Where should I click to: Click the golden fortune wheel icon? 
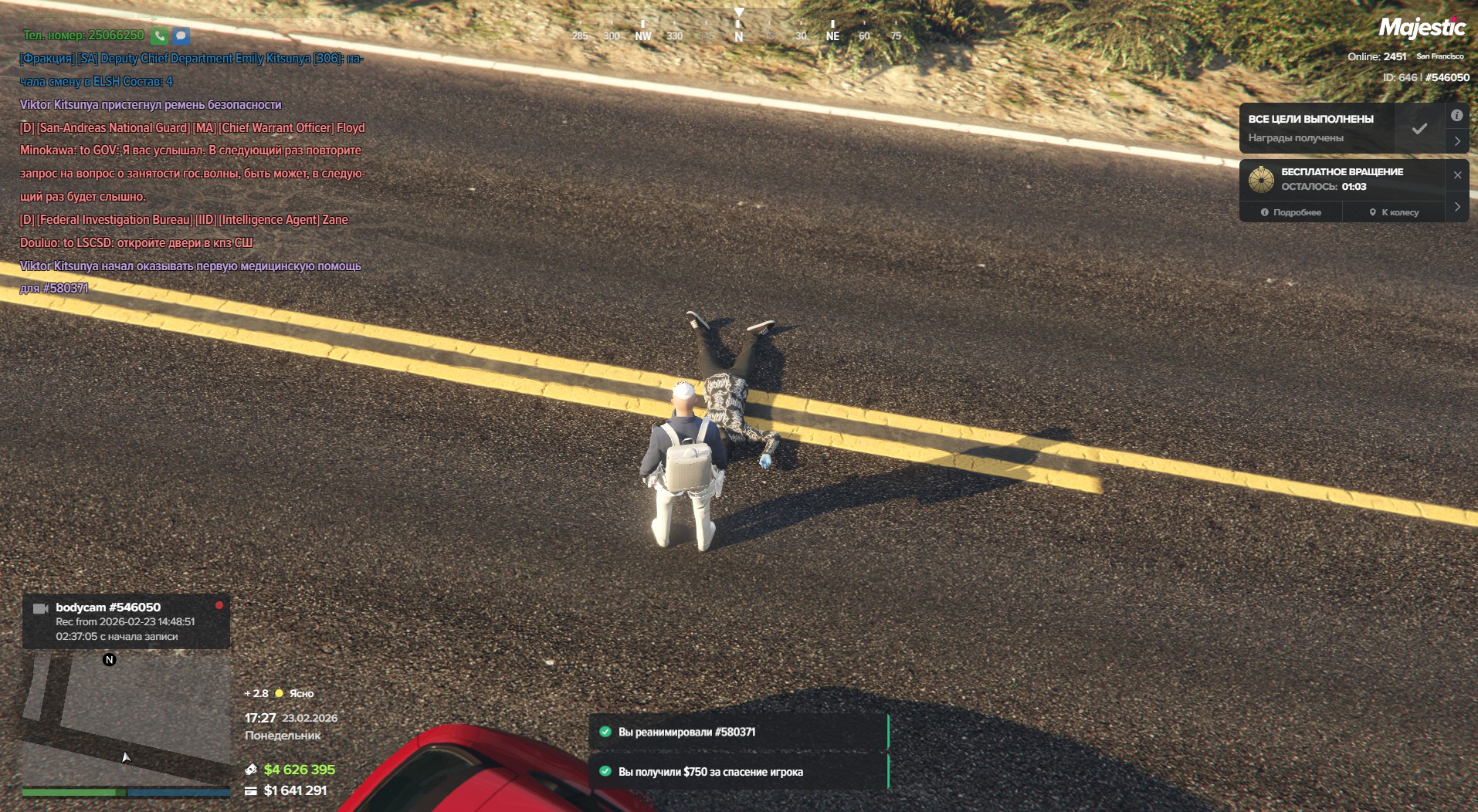point(1261,179)
